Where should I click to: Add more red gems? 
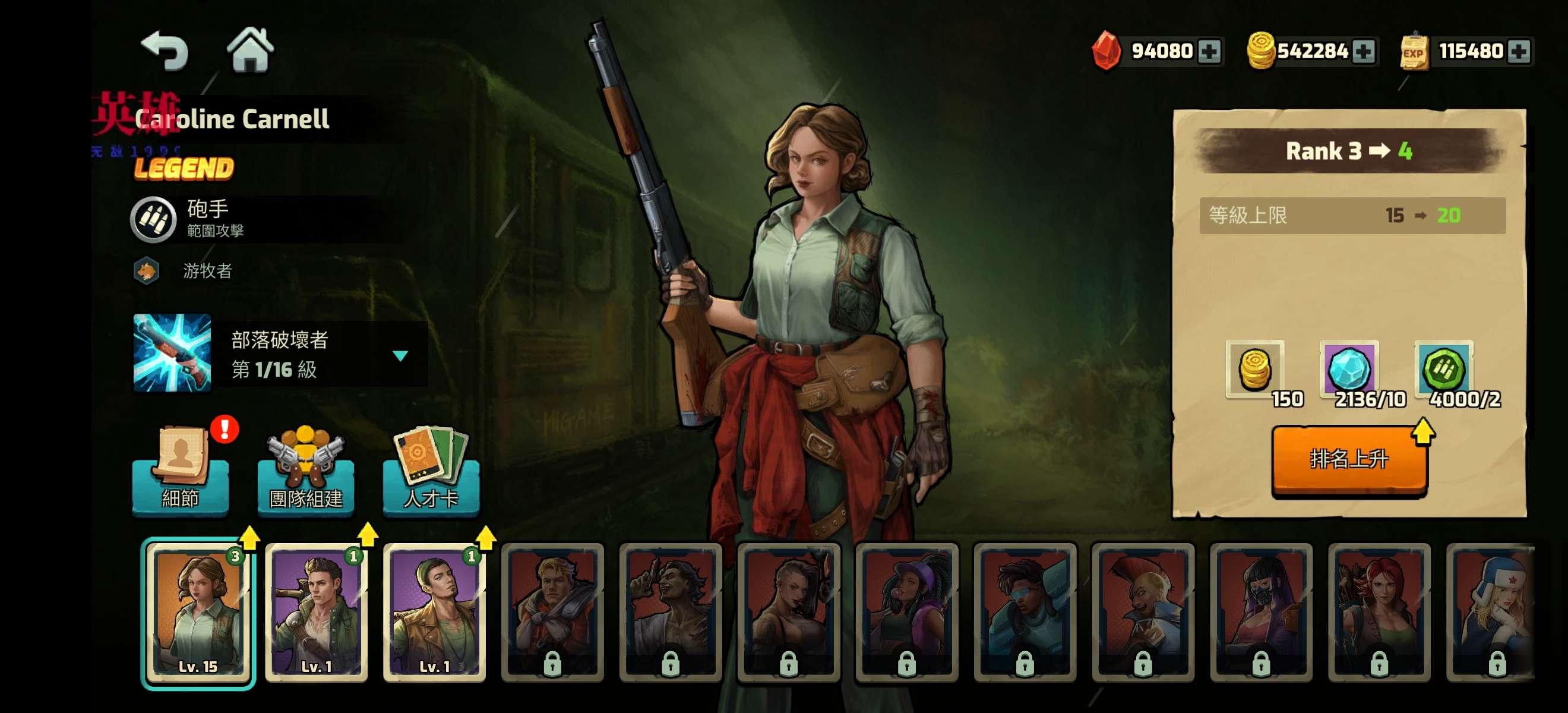1209,51
